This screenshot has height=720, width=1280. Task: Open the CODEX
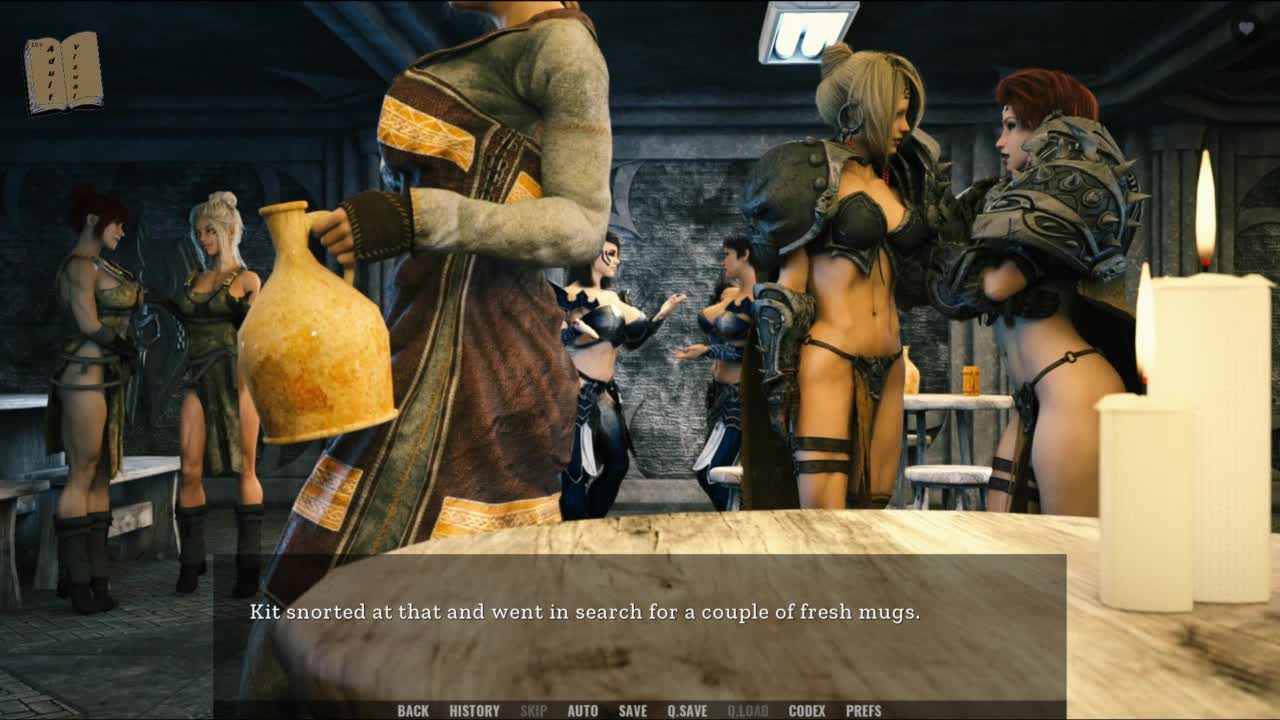[x=807, y=711]
